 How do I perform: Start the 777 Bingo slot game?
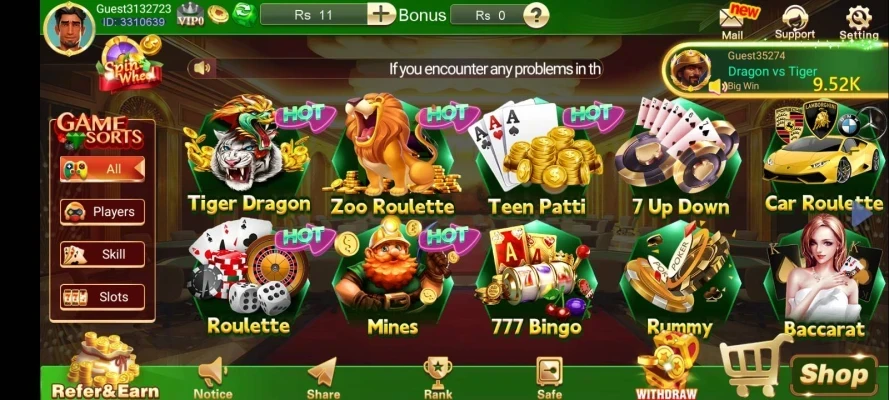536,280
